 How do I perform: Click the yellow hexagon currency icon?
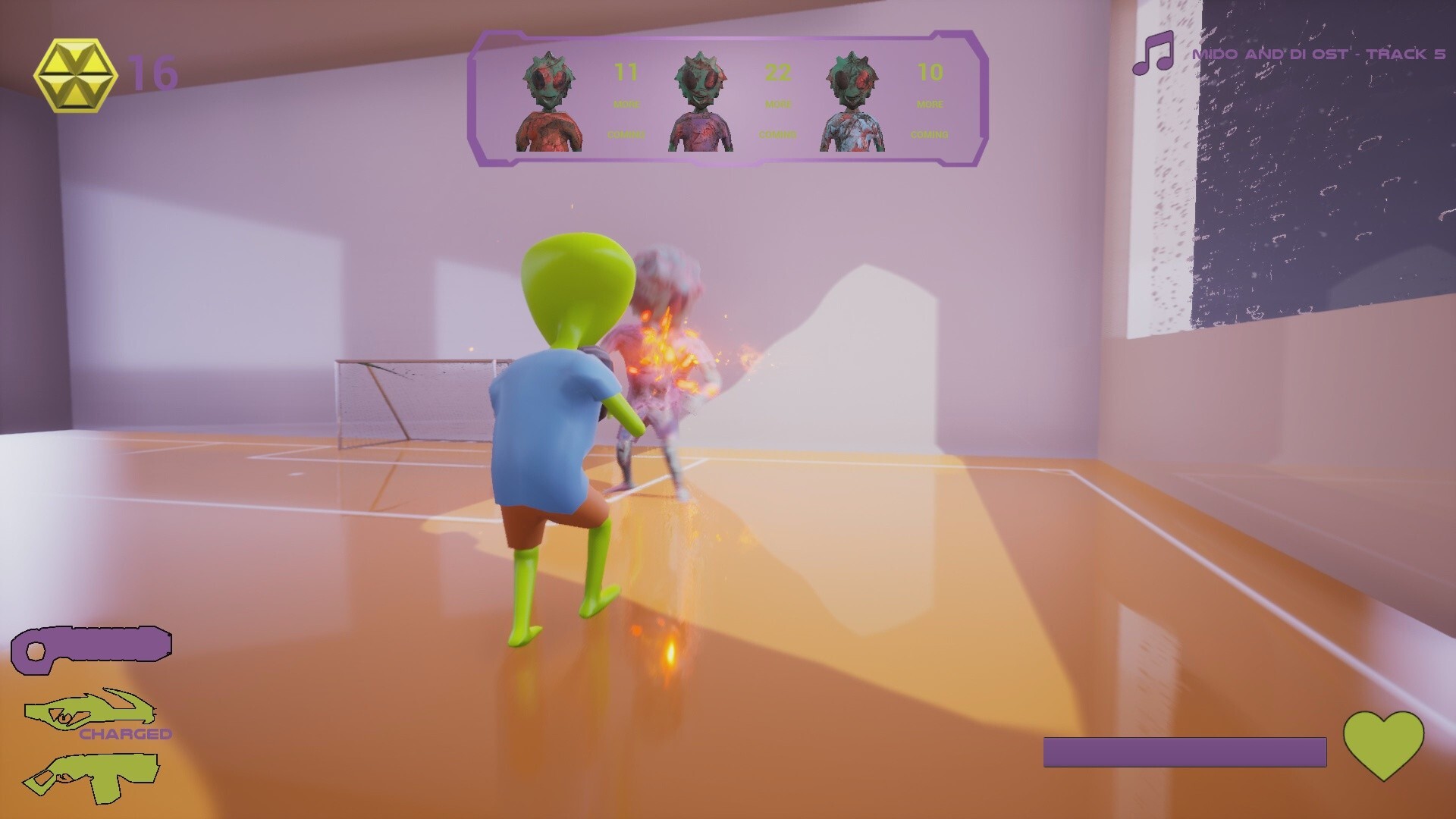[76, 72]
